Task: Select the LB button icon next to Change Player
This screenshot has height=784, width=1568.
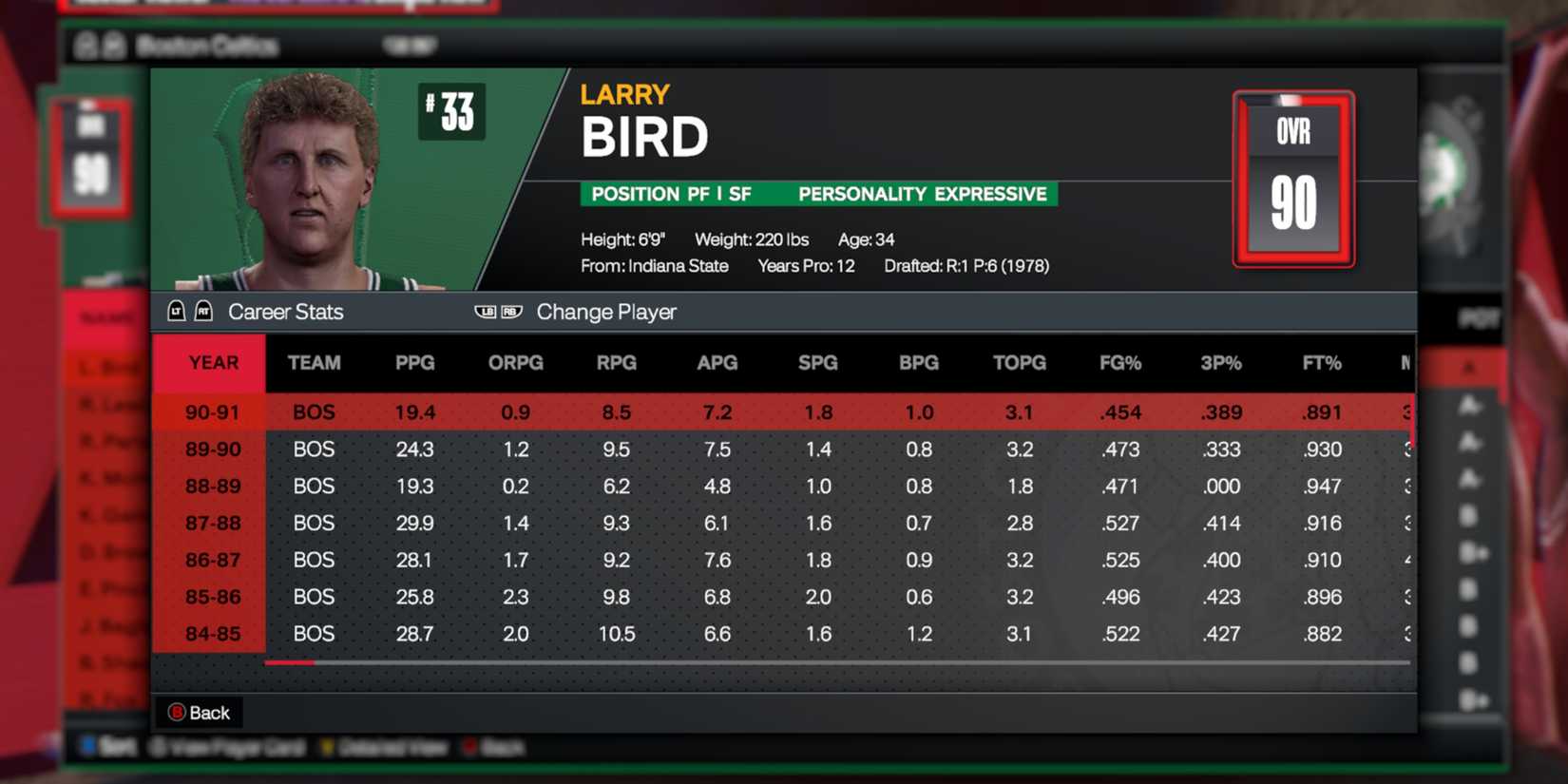Action: tap(483, 311)
